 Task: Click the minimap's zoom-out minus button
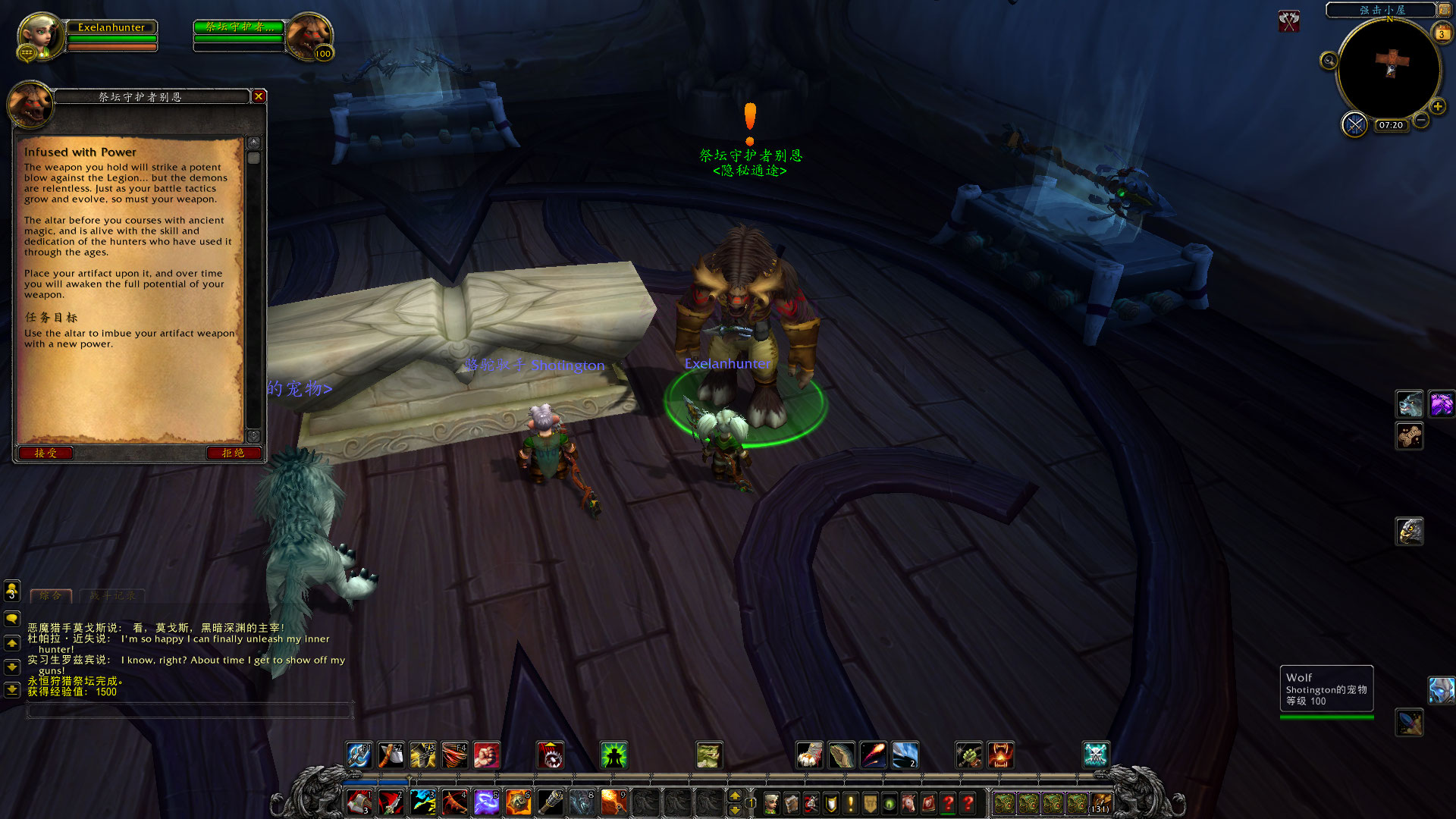[1422, 120]
